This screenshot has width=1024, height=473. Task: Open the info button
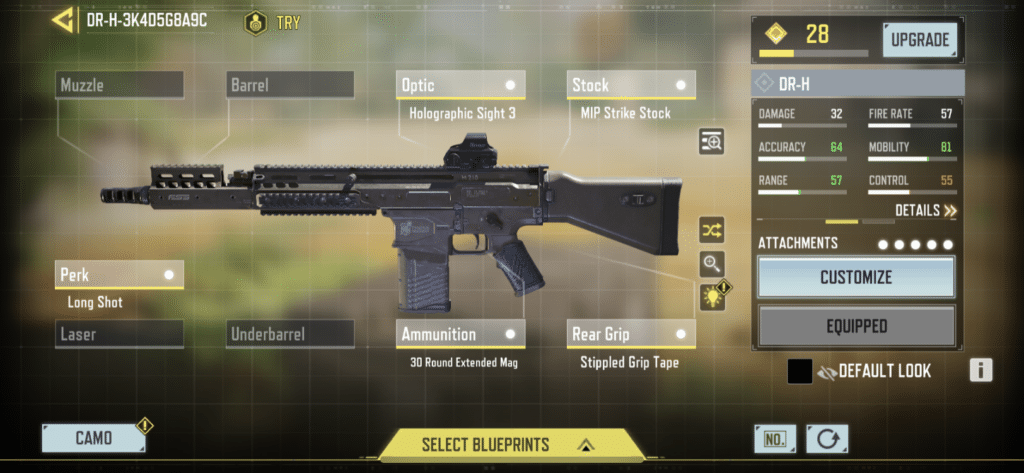[980, 371]
